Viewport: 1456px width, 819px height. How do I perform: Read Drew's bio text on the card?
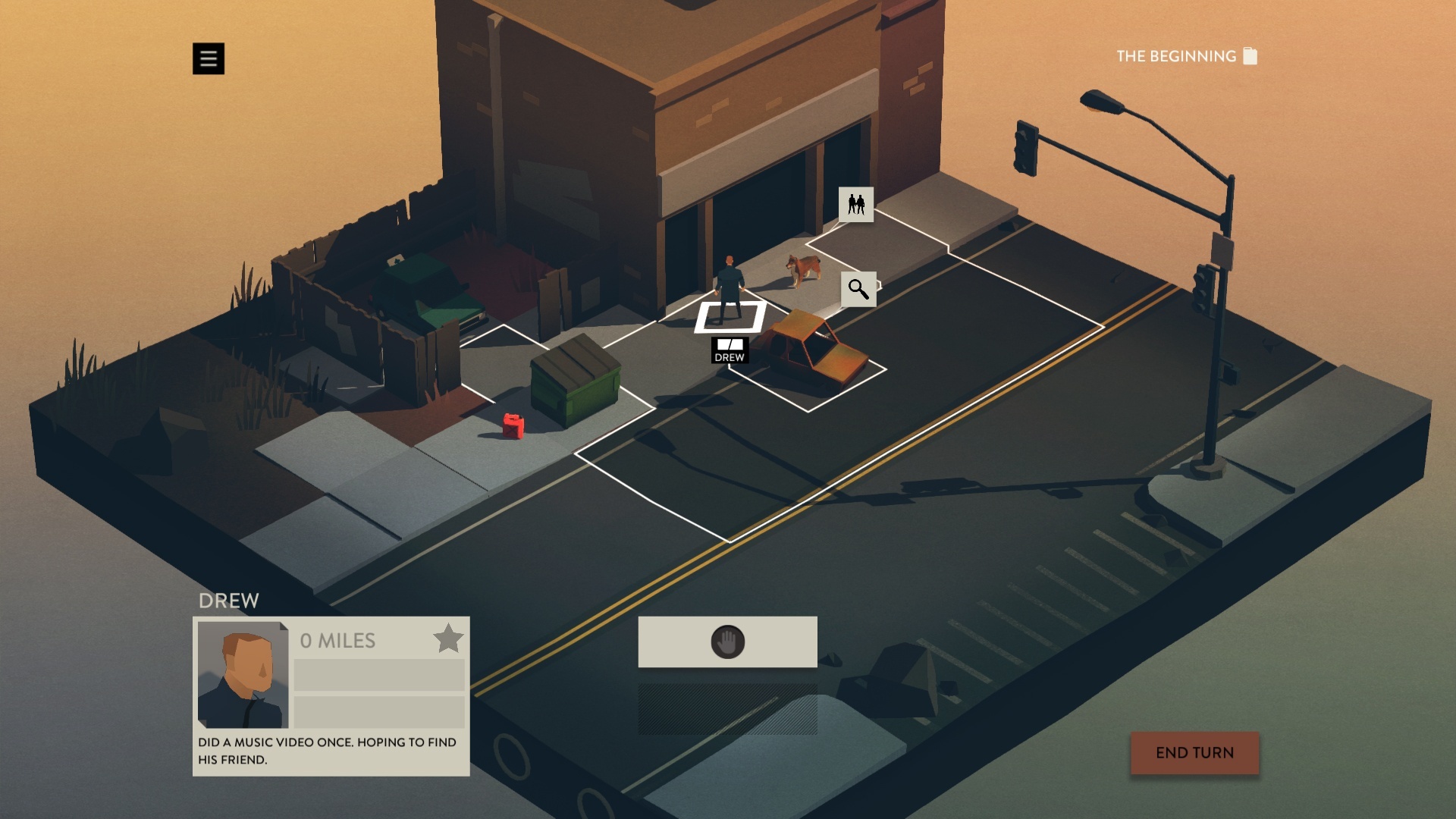pos(325,749)
